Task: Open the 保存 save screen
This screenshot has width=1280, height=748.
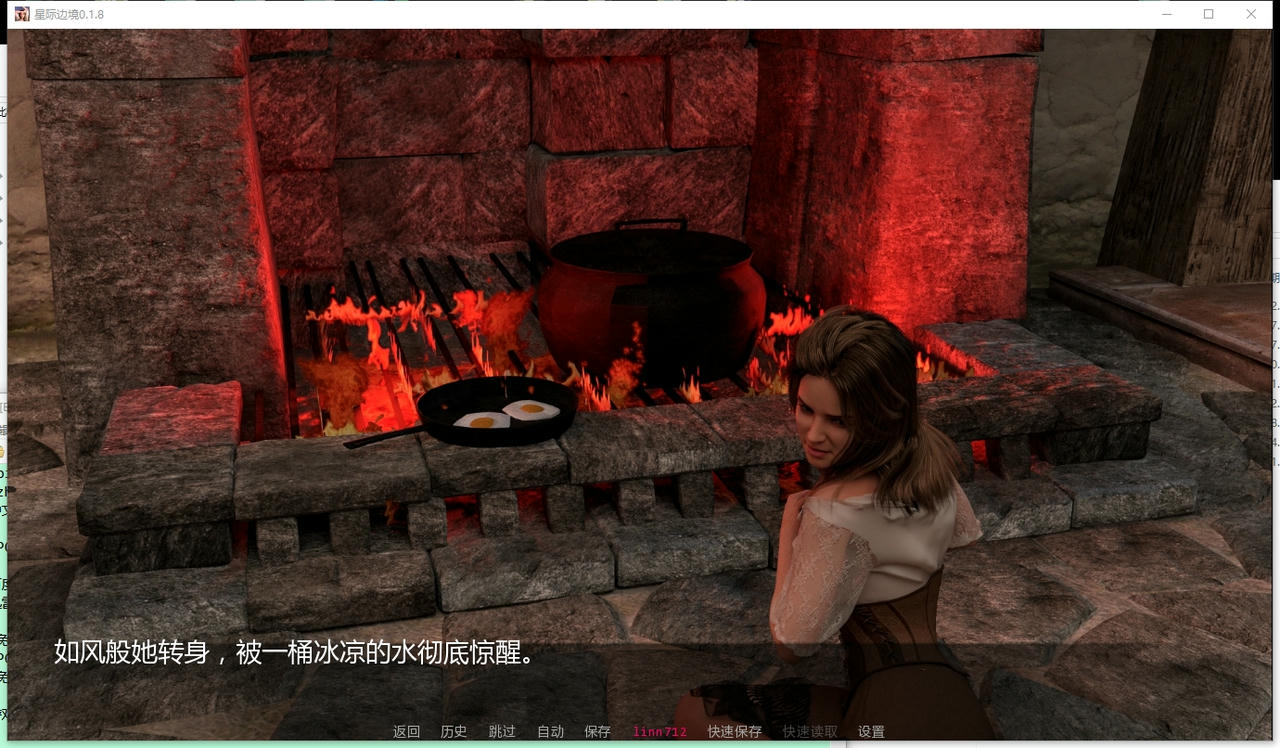Action: (x=597, y=731)
